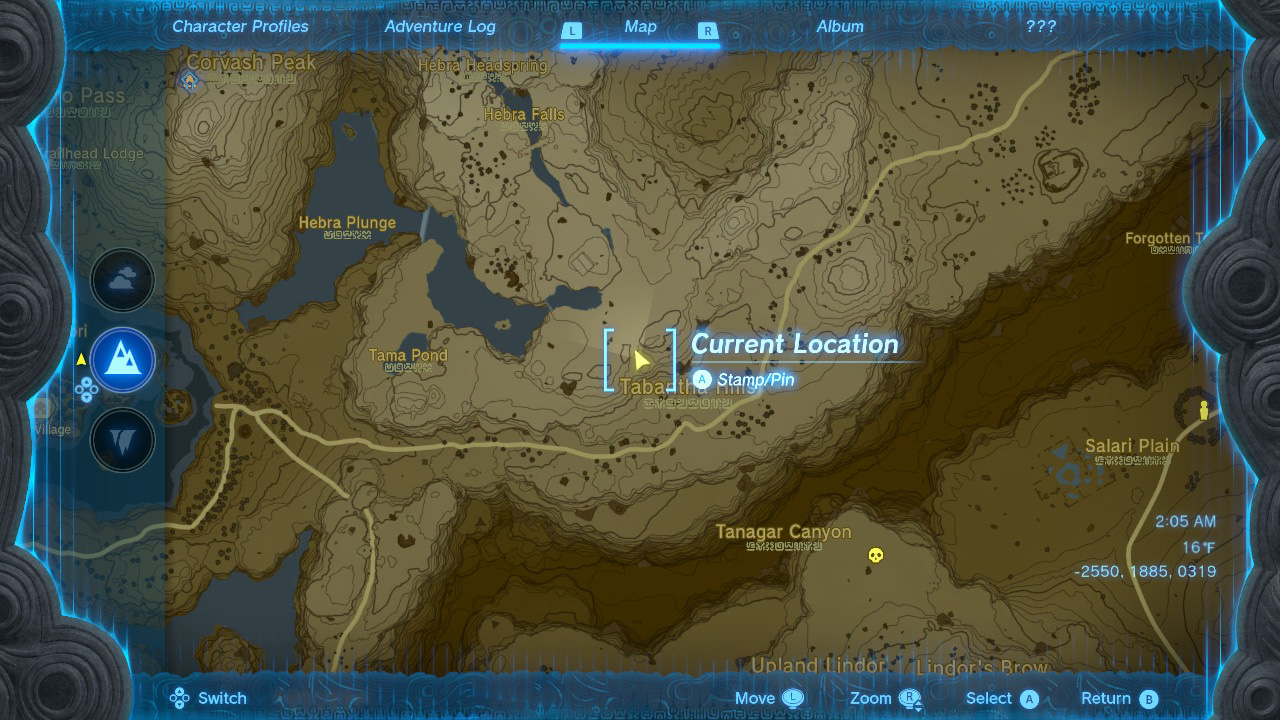This screenshot has width=1280, height=720.
Task: Switch to the Adventure Log tab
Action: tap(440, 26)
